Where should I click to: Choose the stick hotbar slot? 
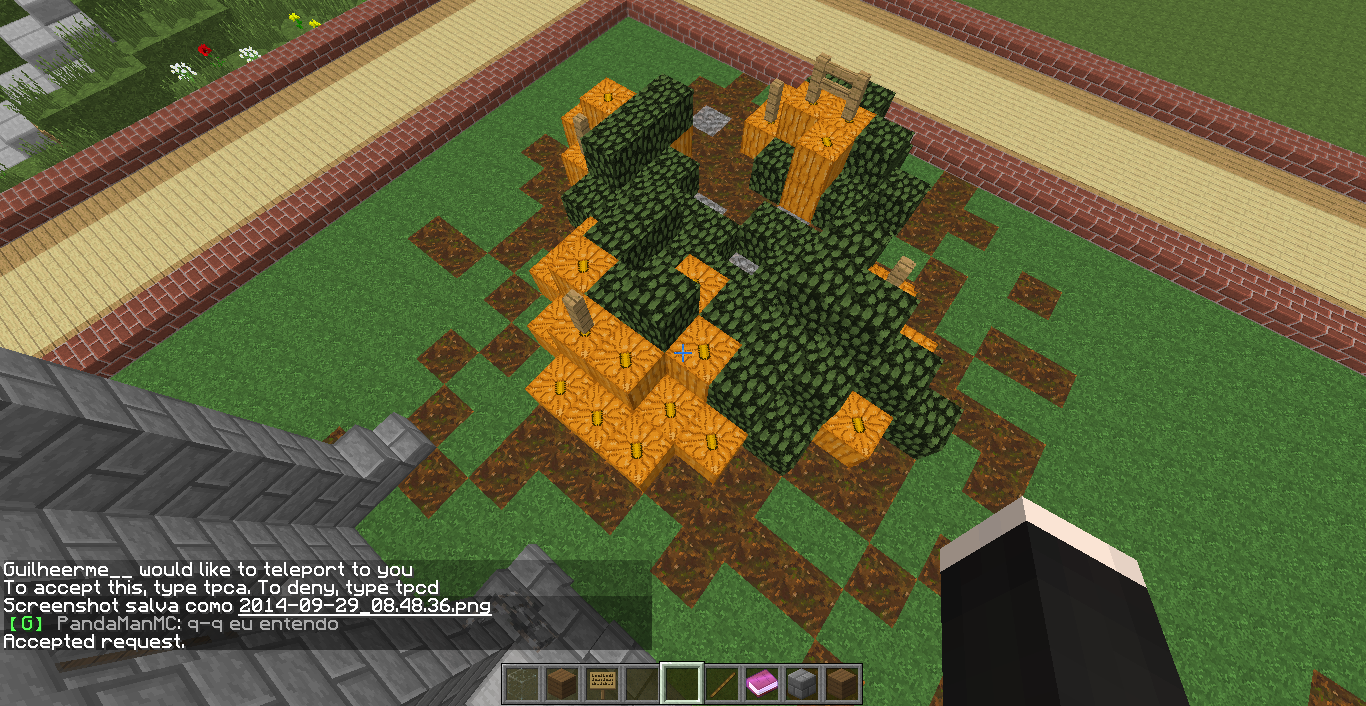pyautogui.click(x=722, y=684)
